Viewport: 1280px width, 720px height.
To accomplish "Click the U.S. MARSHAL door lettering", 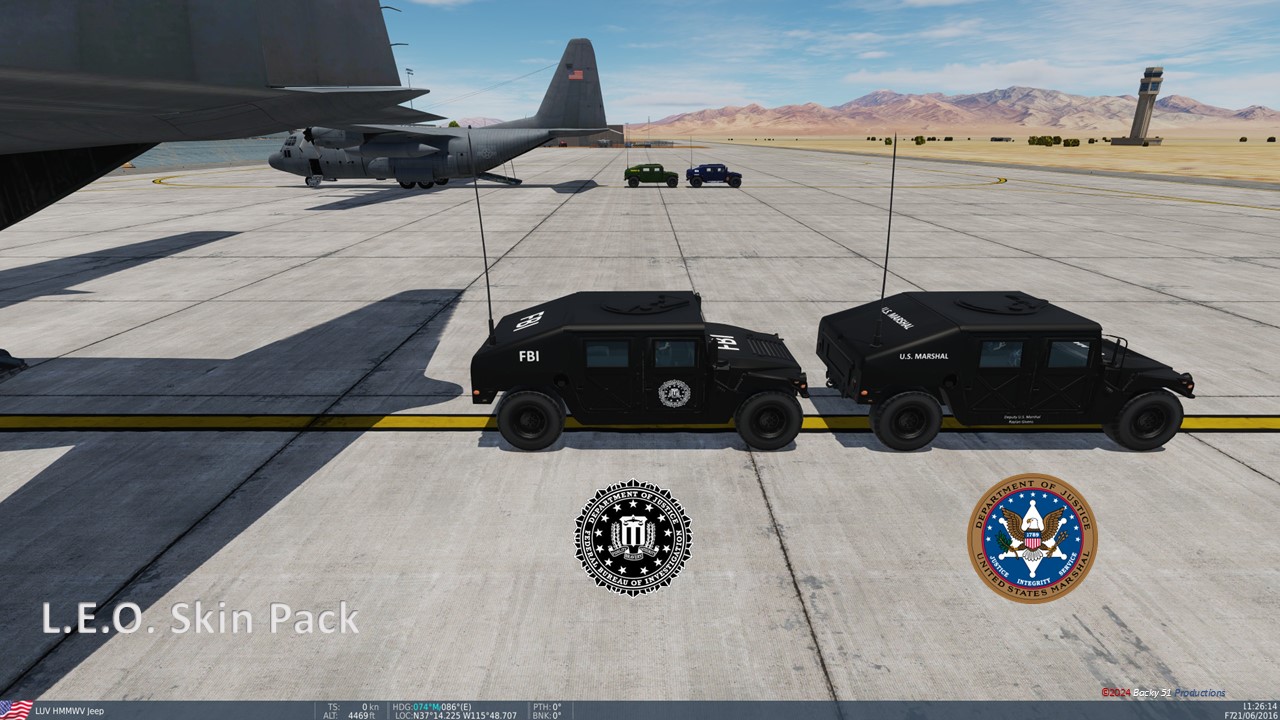I will click(x=923, y=355).
